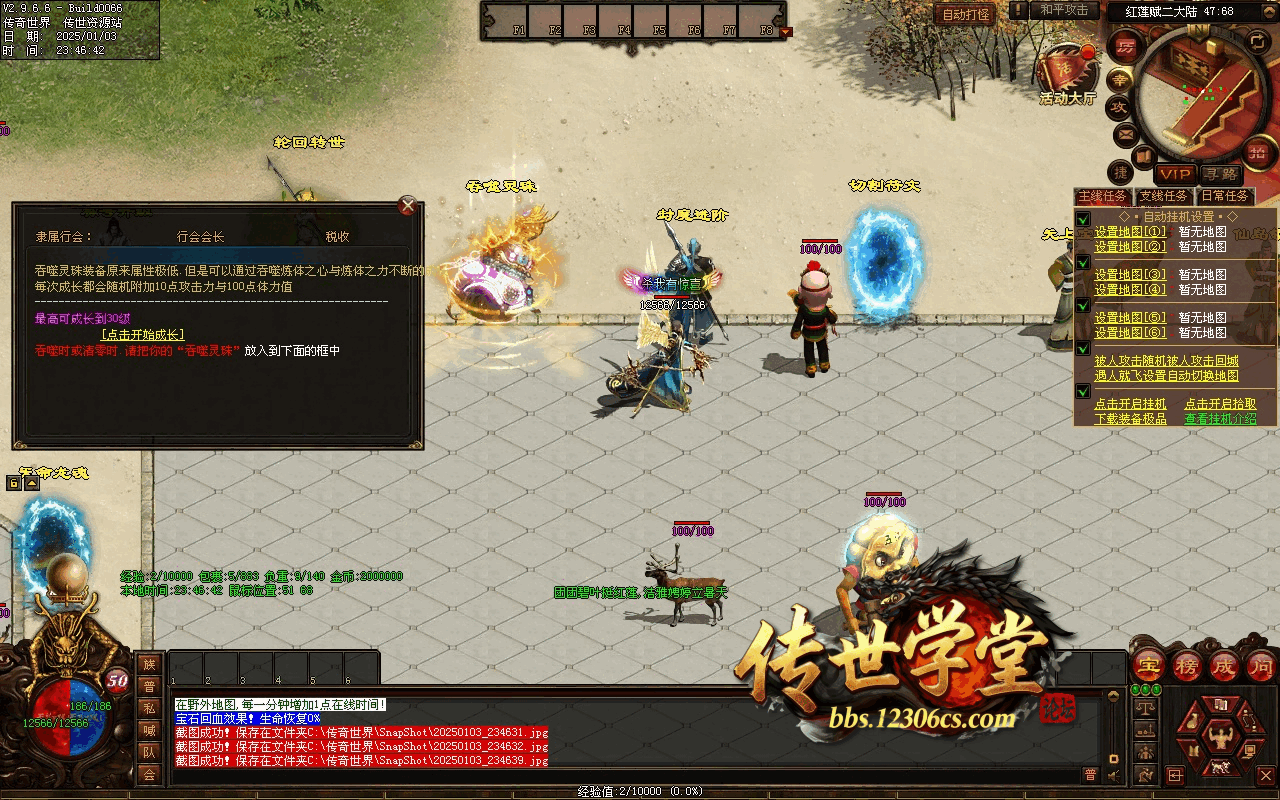Click the 点击开始成长 link
This screenshot has height=800, width=1280.
tap(142, 335)
